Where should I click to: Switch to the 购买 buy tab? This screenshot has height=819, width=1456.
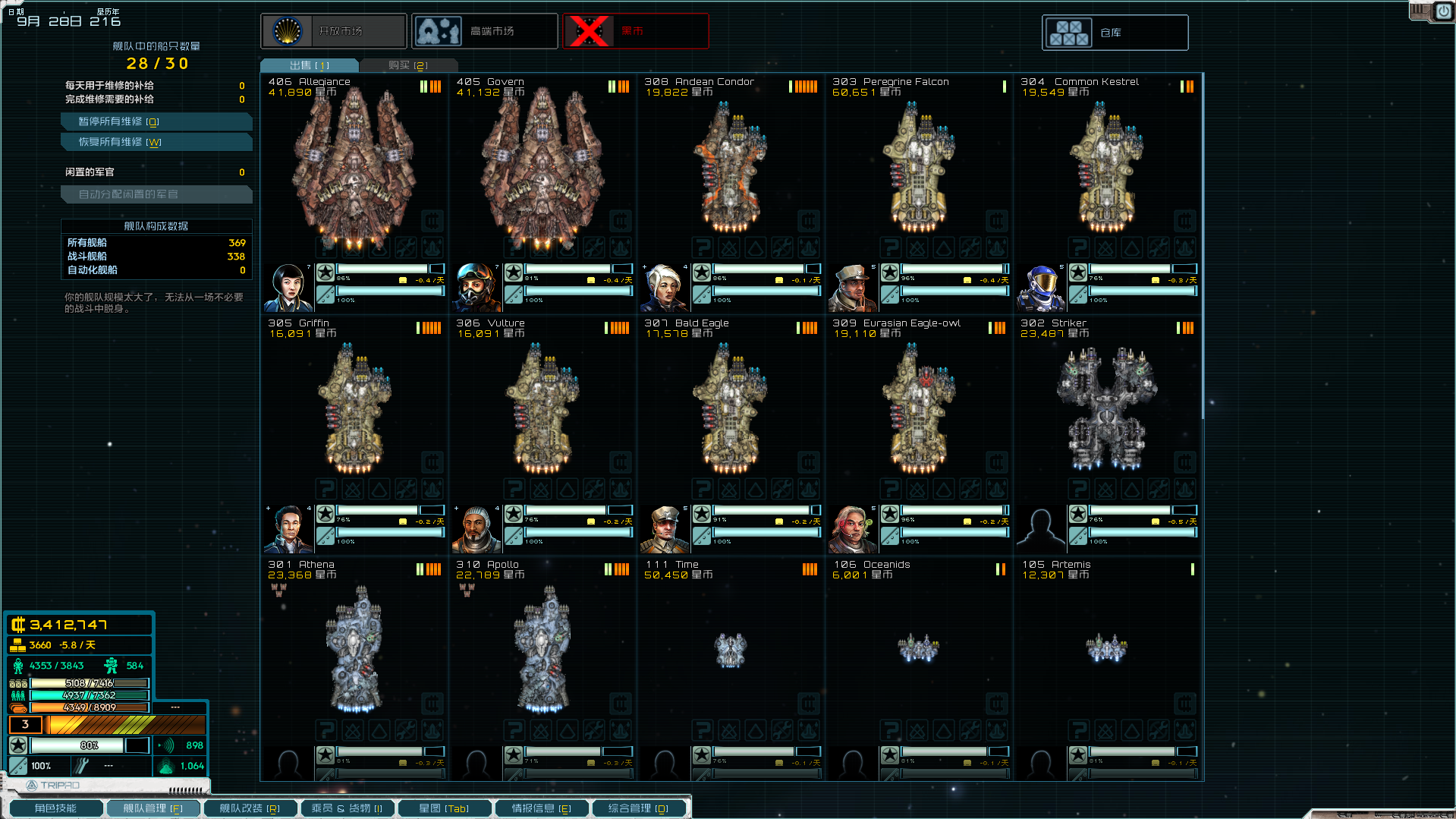[408, 65]
